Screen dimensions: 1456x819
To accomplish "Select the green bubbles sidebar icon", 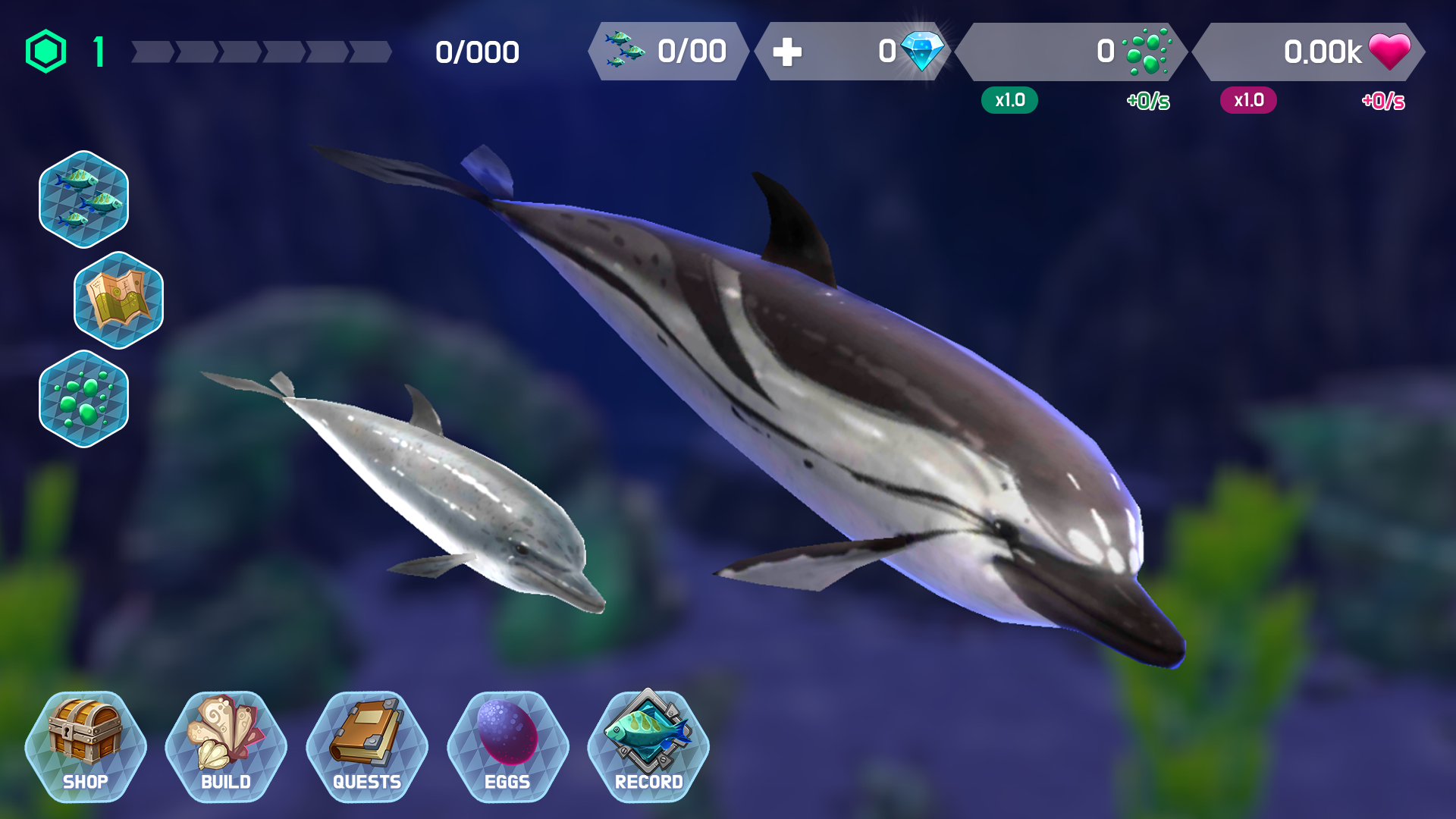I will pos(84,400).
